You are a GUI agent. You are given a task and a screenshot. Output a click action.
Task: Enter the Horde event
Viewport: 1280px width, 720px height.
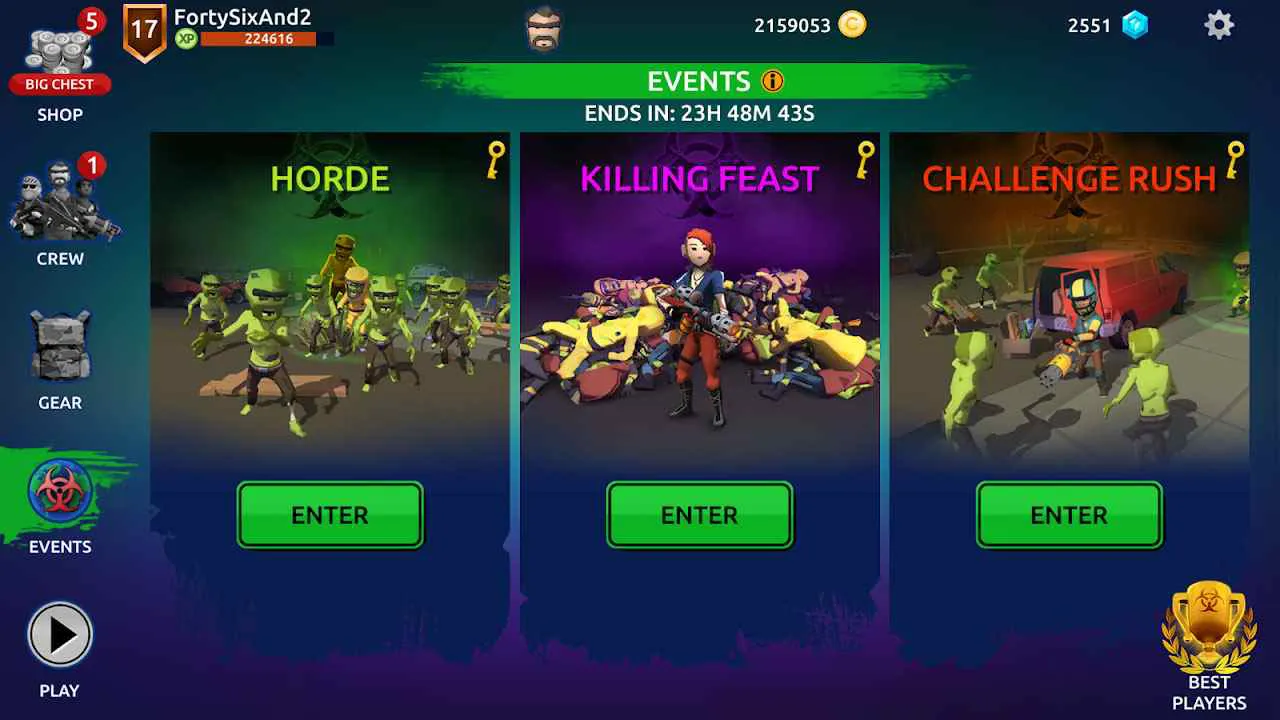pyautogui.click(x=330, y=515)
